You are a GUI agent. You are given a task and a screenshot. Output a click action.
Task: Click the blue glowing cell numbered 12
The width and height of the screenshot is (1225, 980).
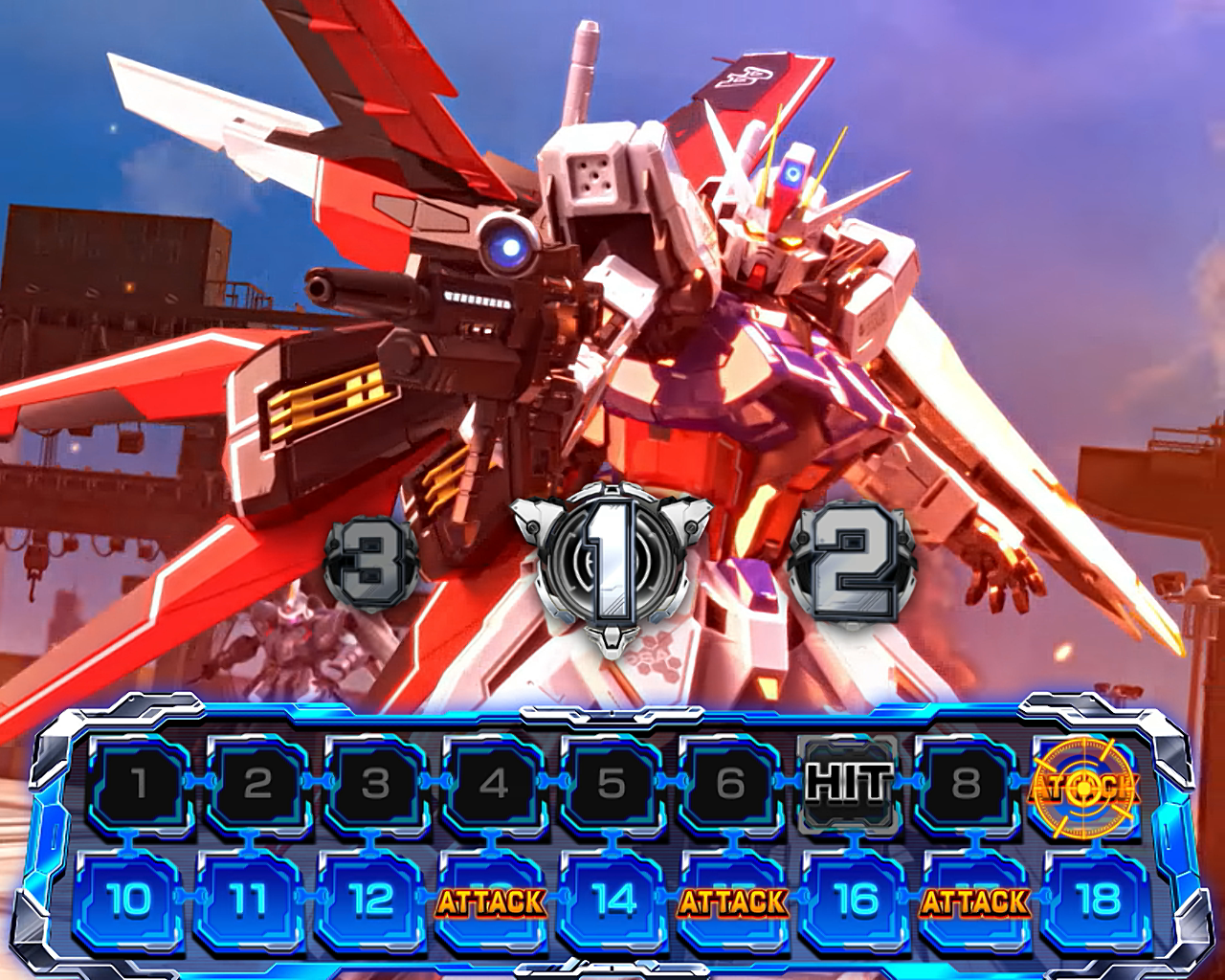tap(368, 898)
